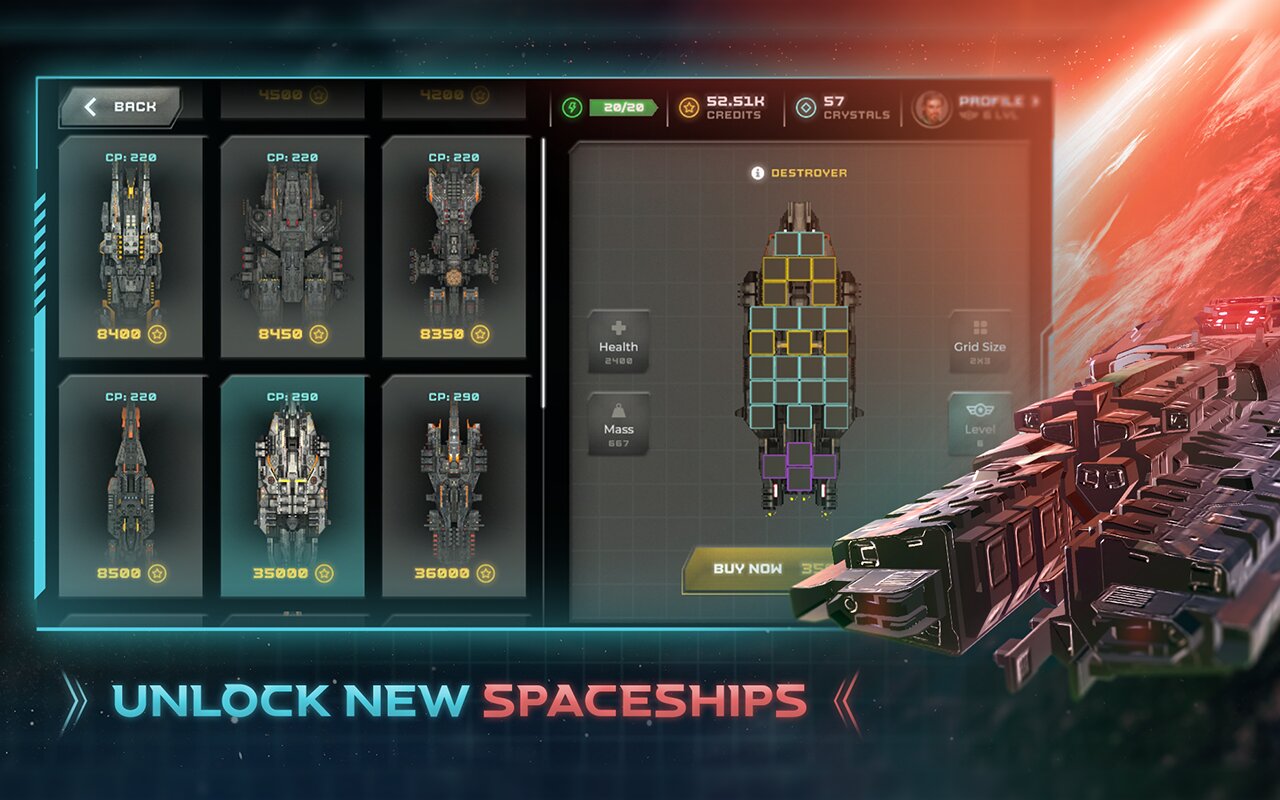
Task: Show the Destroyer info icon
Action: pyautogui.click(x=757, y=173)
